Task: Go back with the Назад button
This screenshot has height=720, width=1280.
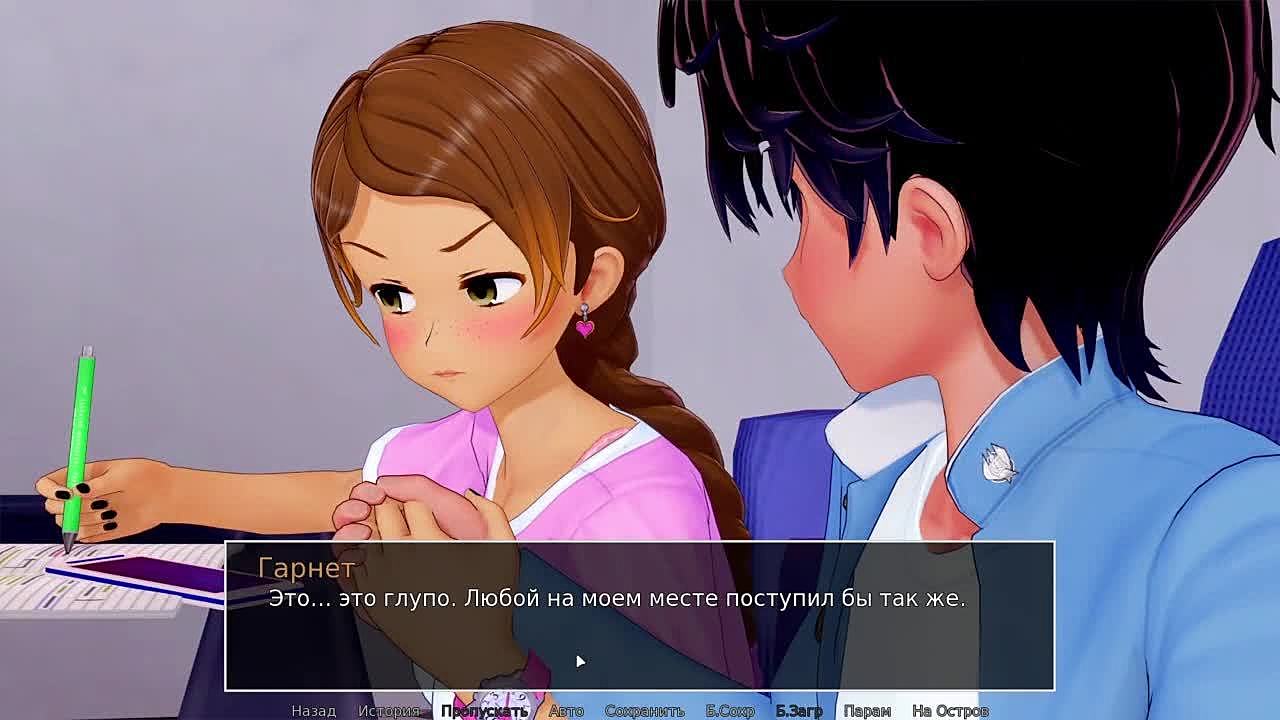Action: [x=313, y=711]
